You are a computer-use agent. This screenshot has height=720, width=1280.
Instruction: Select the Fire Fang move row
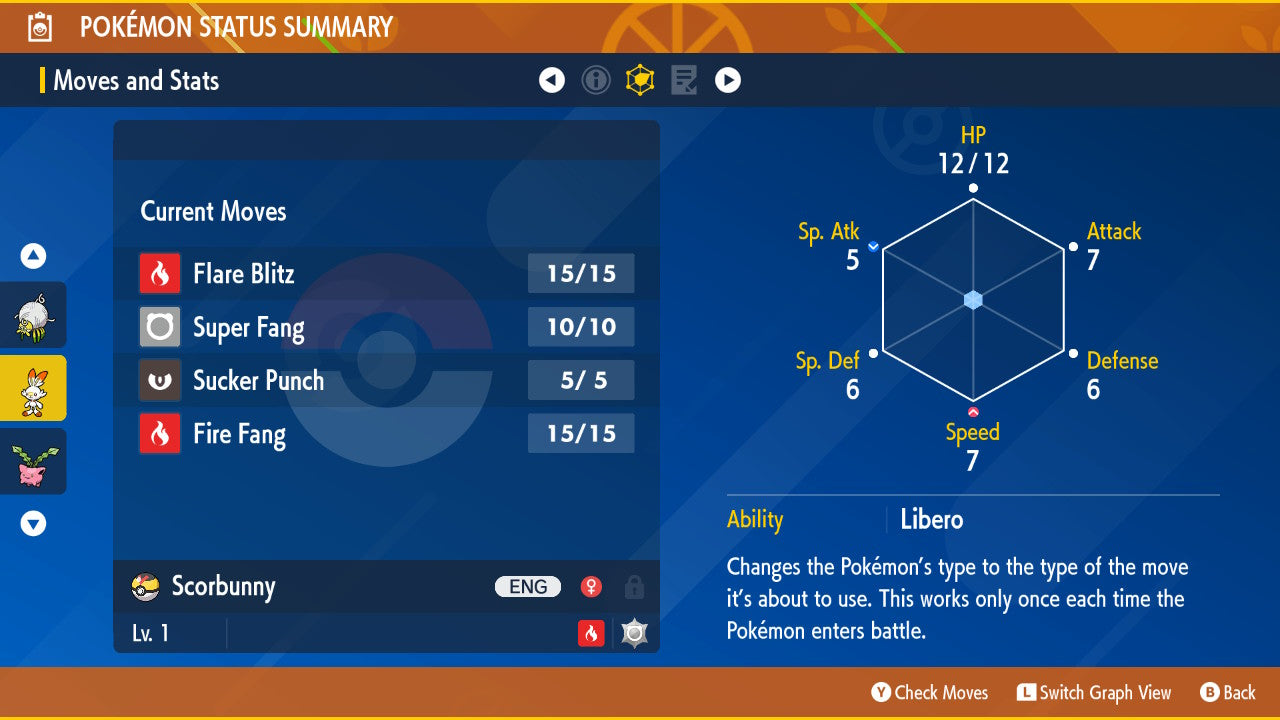[x=386, y=434]
